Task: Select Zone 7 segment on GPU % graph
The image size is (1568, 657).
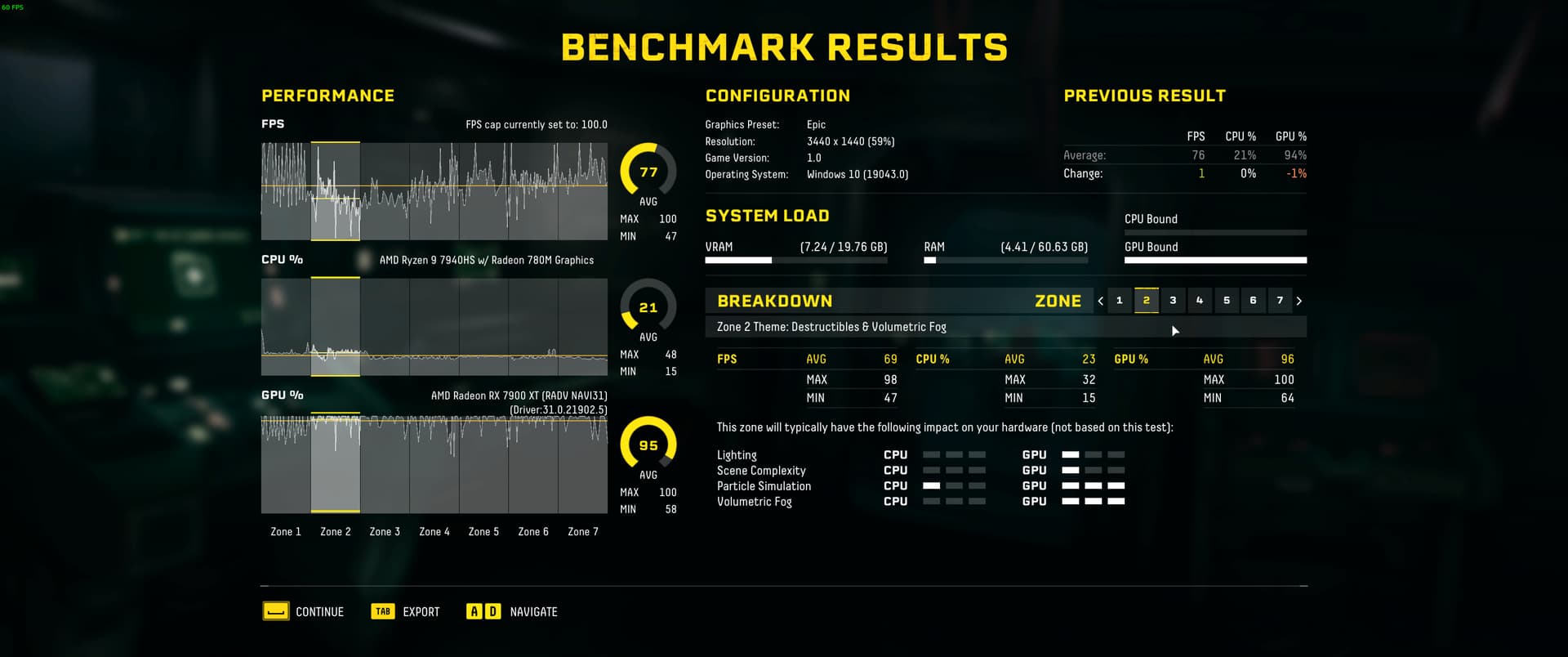Action: [582, 464]
